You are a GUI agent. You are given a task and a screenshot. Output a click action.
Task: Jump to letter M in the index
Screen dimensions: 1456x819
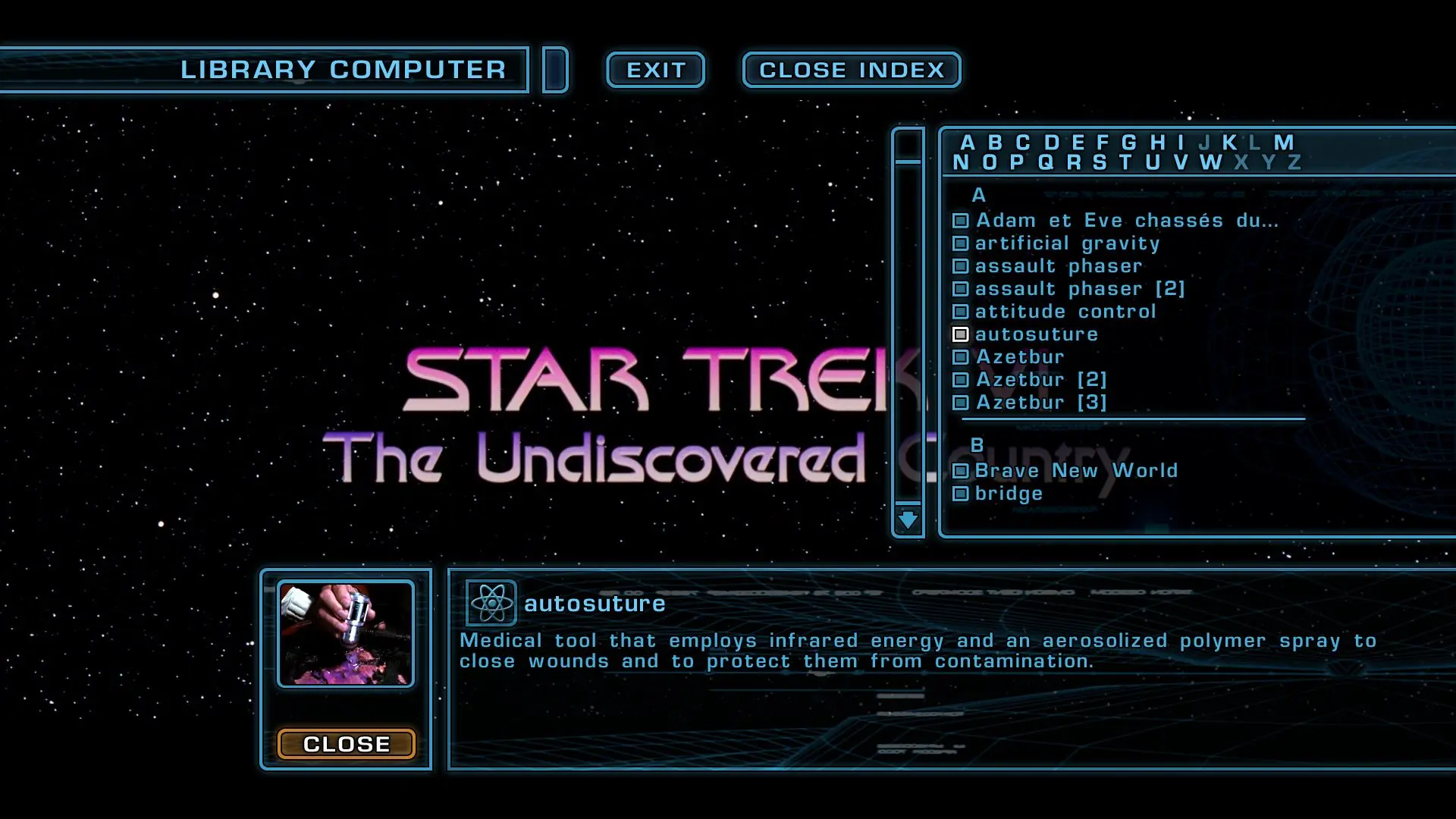click(1283, 143)
